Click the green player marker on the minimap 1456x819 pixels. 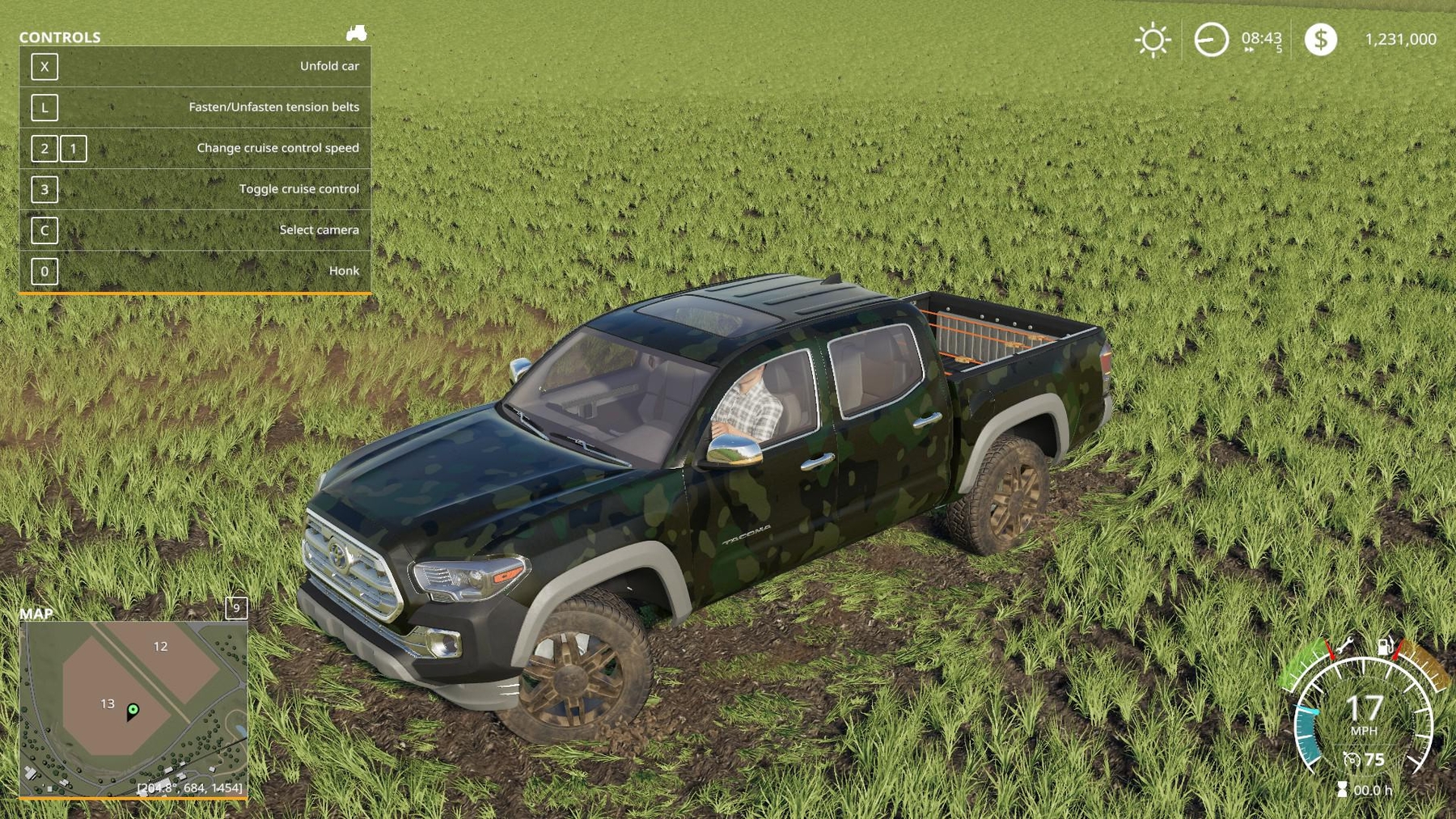(133, 710)
